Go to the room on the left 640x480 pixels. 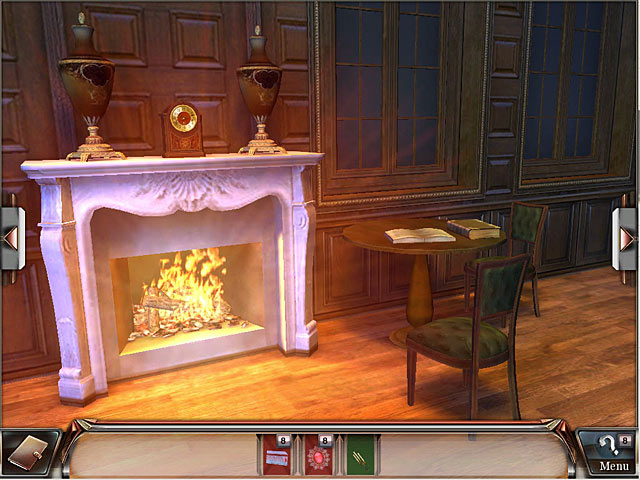12,238
